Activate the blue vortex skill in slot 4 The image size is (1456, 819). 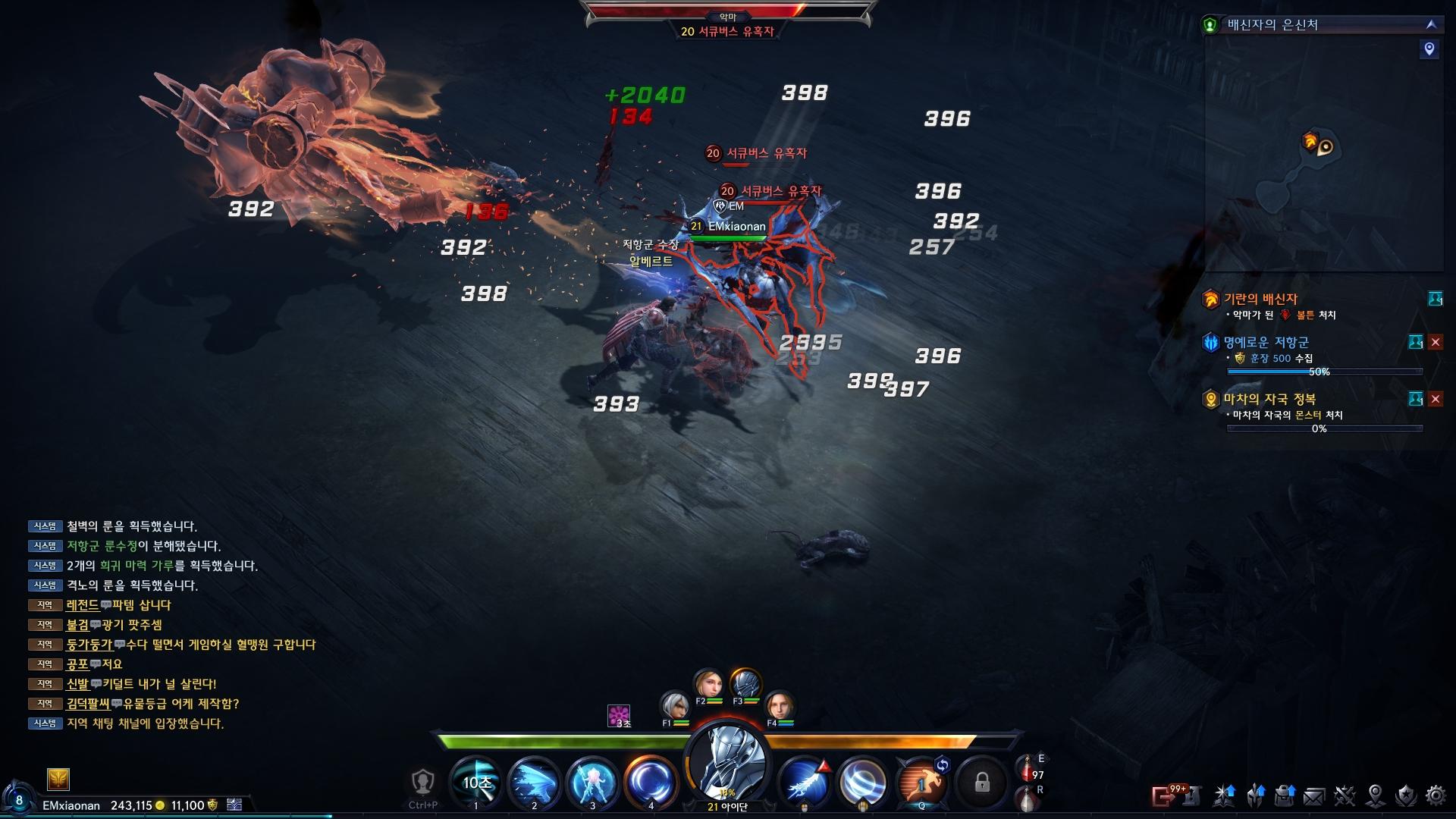tap(651, 781)
